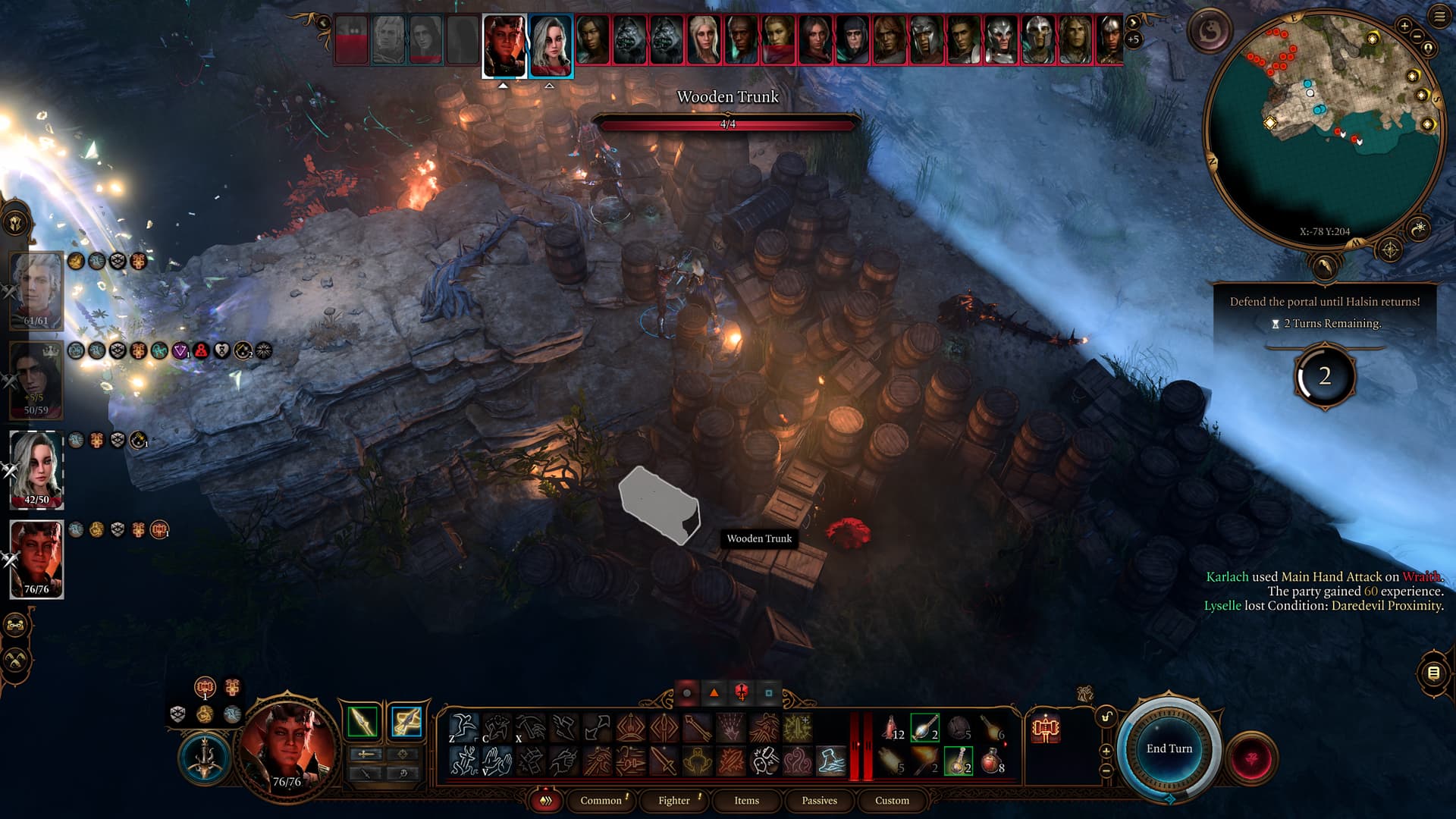
Task: Select the ranged weapon set icon
Action: pos(406,721)
